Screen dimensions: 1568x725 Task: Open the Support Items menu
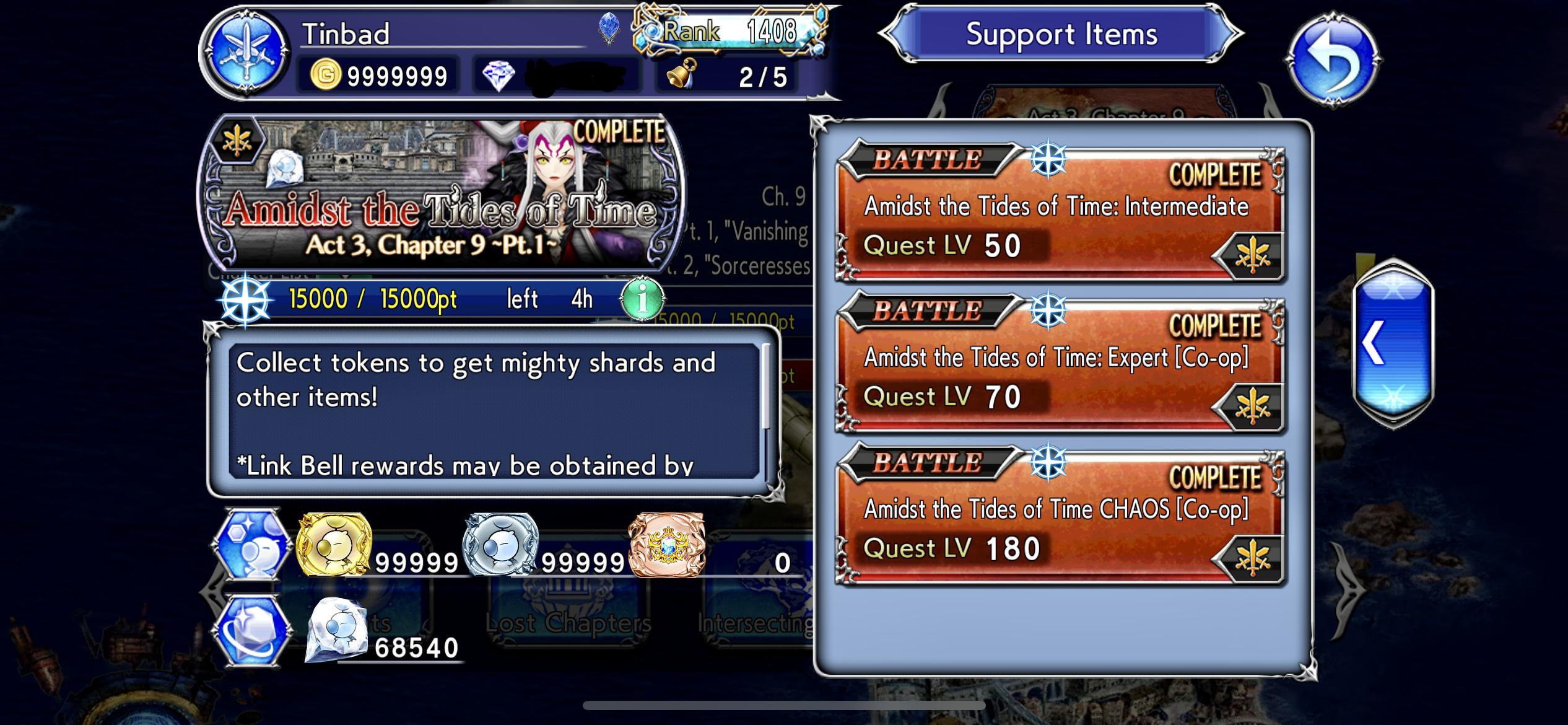(1063, 35)
